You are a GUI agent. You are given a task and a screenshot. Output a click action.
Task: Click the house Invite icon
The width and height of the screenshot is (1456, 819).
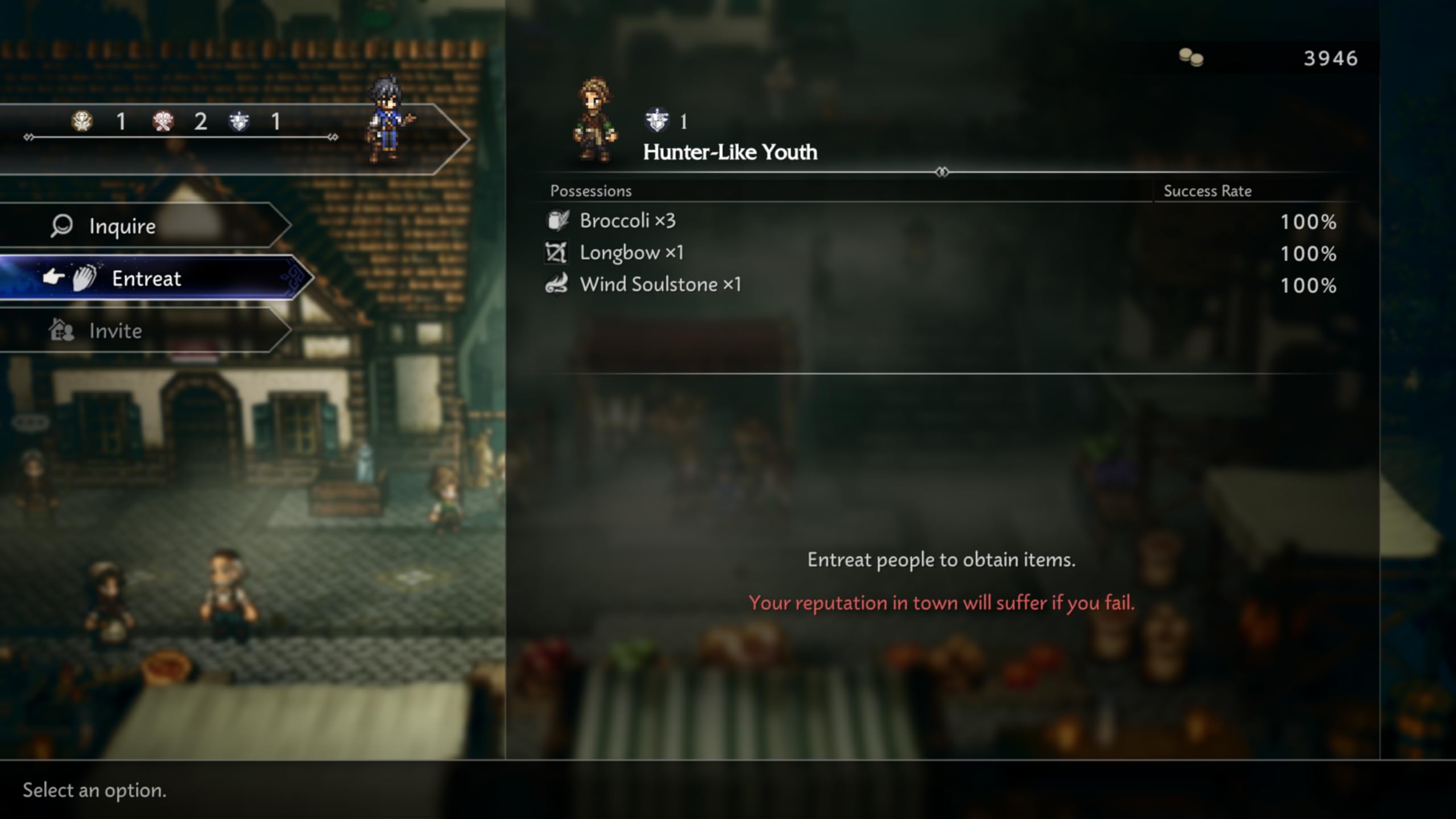[63, 330]
